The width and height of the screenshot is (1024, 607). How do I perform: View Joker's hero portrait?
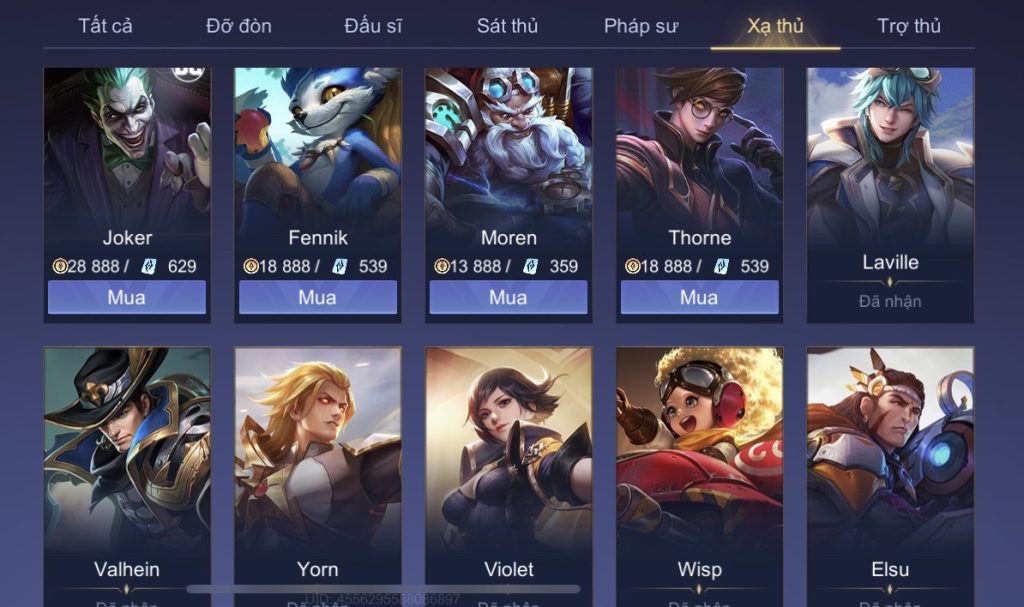[x=127, y=145]
